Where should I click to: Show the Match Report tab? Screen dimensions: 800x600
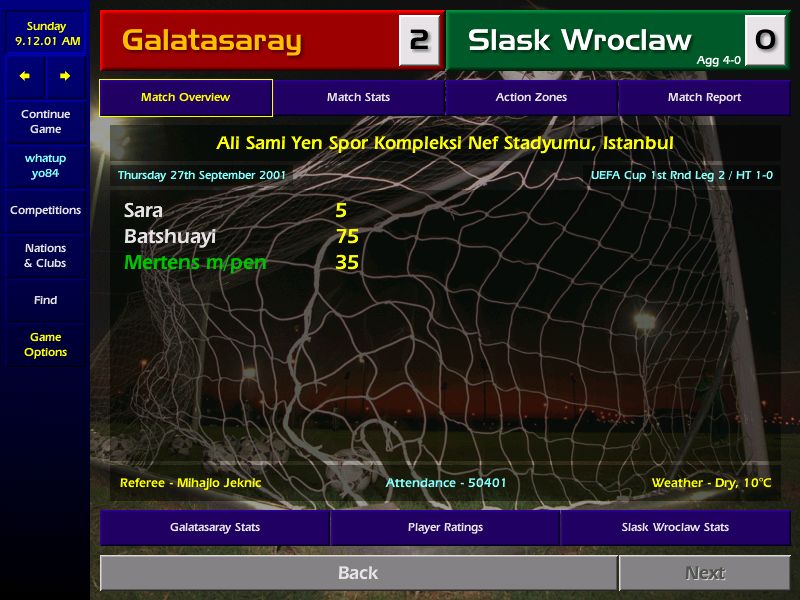pos(704,98)
